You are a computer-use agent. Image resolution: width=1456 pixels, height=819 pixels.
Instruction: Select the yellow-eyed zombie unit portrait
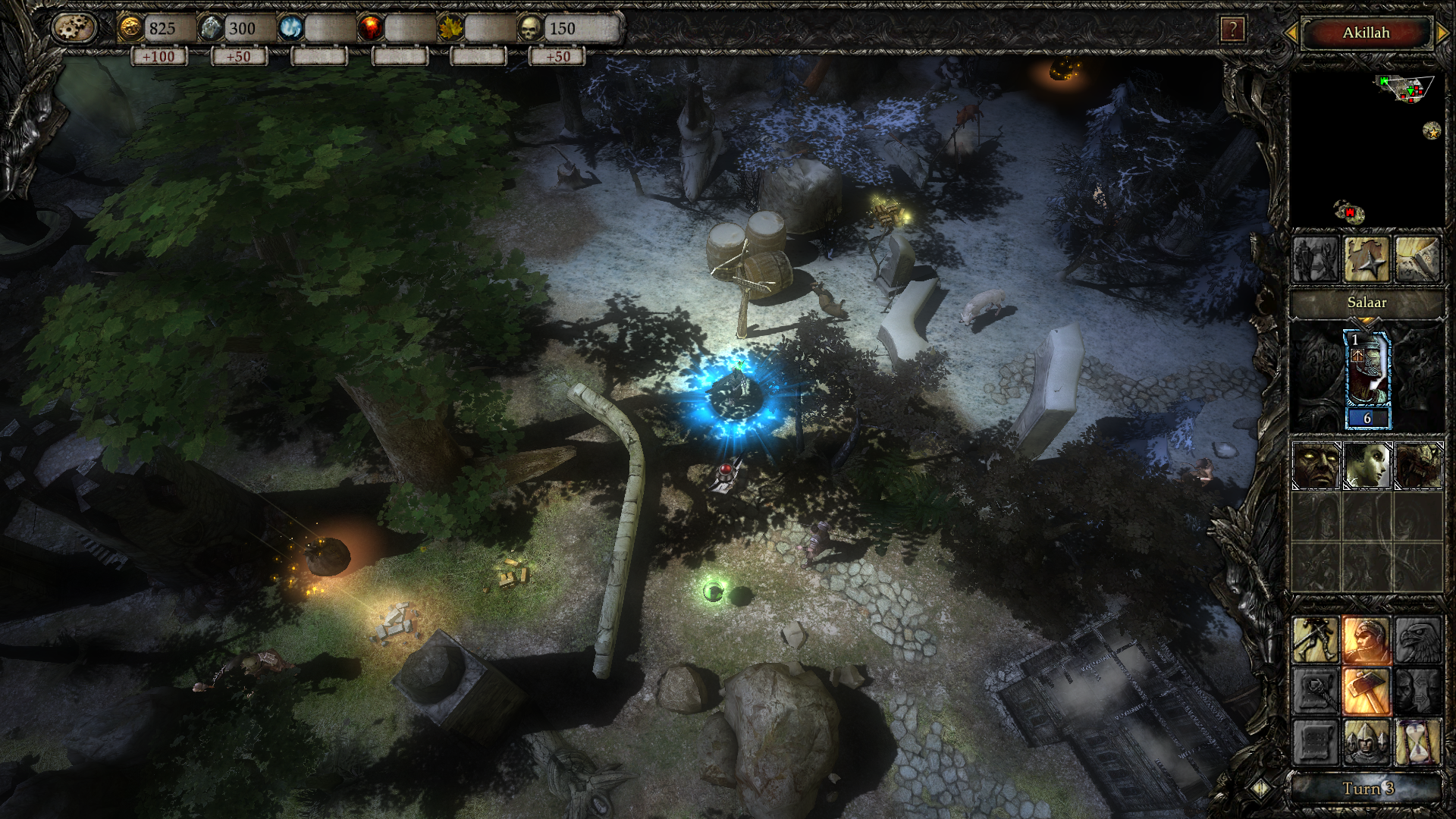click(x=1316, y=466)
